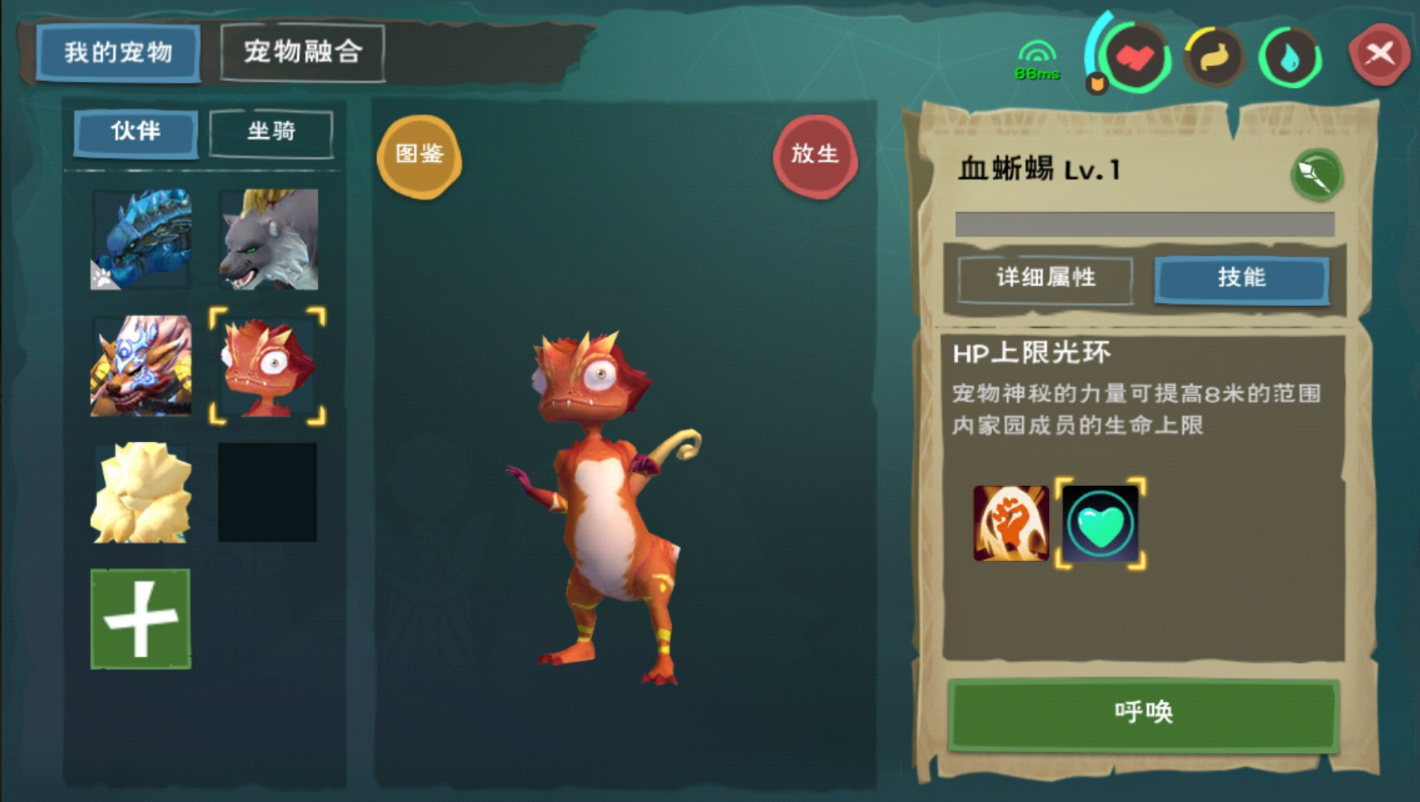
Task: Close the pet menu with red X
Action: pos(1379,53)
